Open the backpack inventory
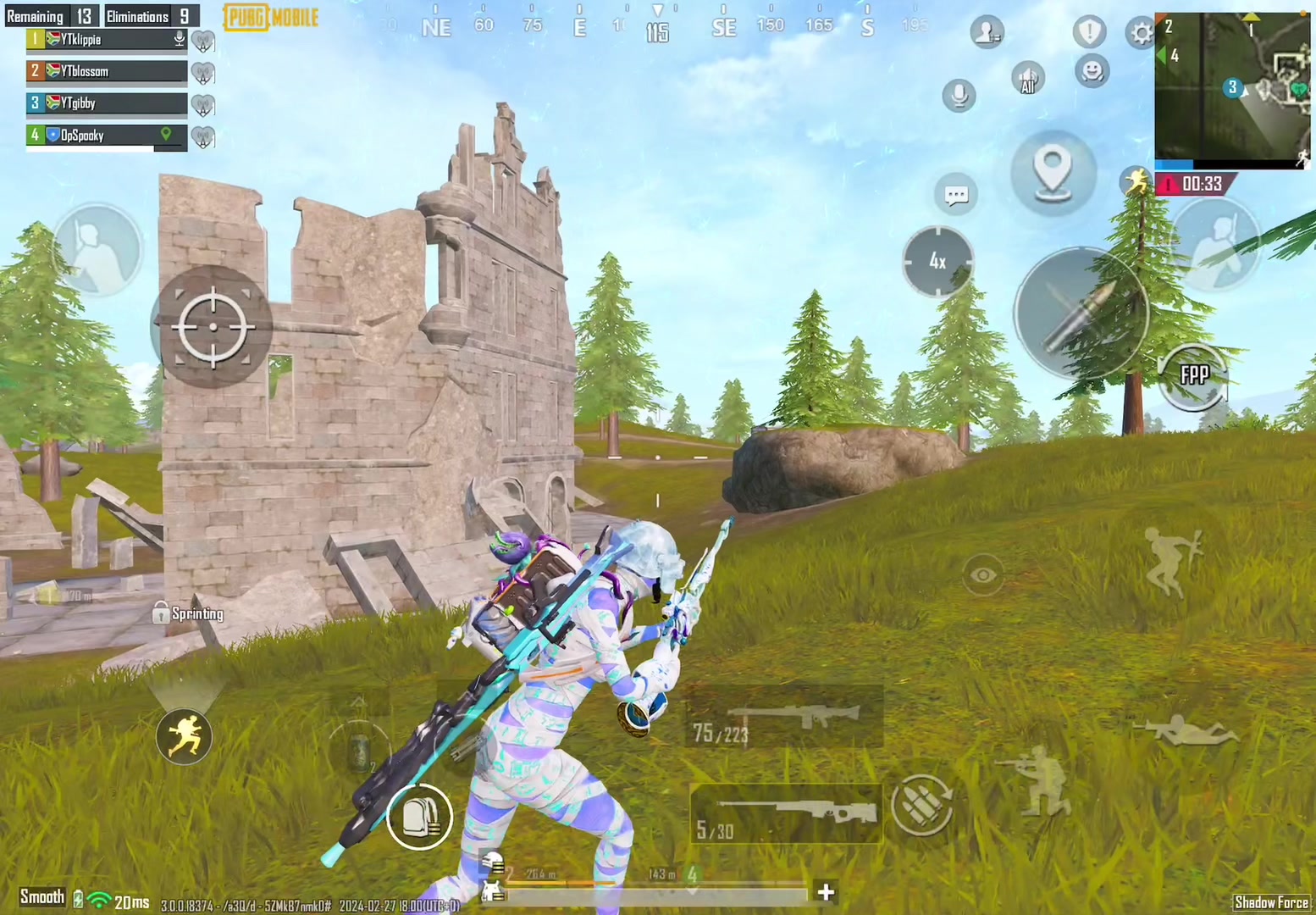This screenshot has width=1316, height=915. (419, 816)
